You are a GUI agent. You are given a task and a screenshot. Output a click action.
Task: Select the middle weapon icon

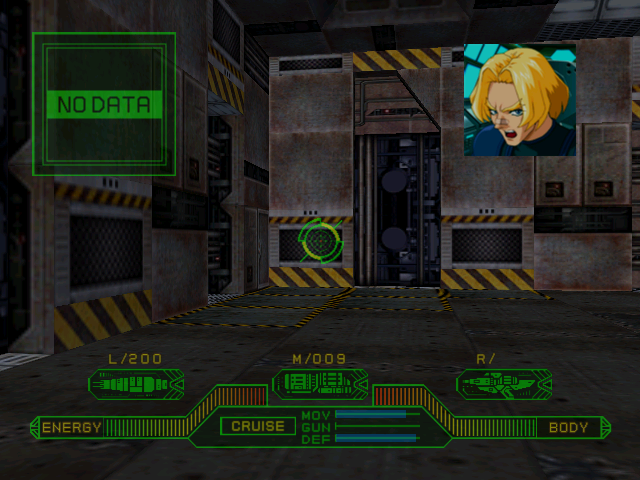click(x=319, y=382)
